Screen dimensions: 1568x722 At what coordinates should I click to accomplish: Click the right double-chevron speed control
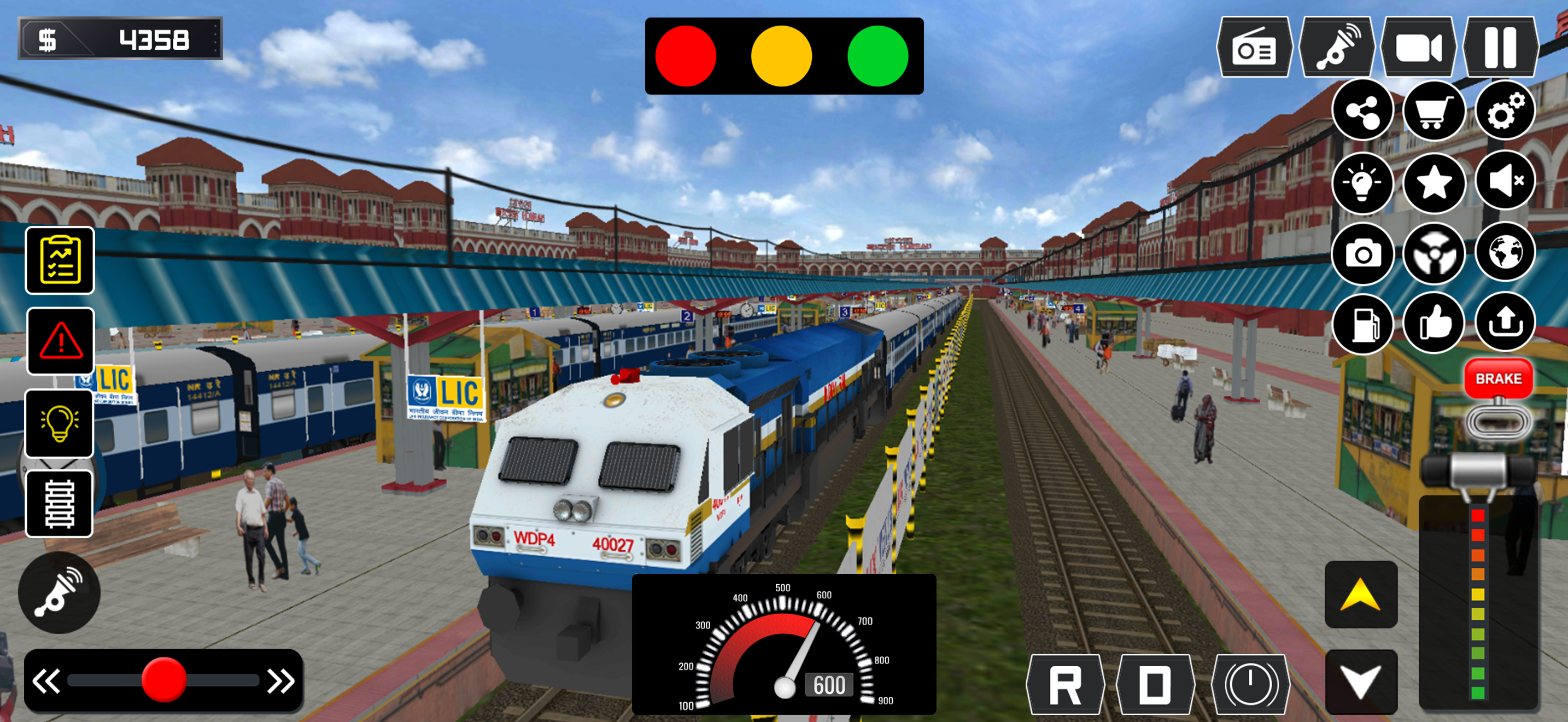(280, 680)
